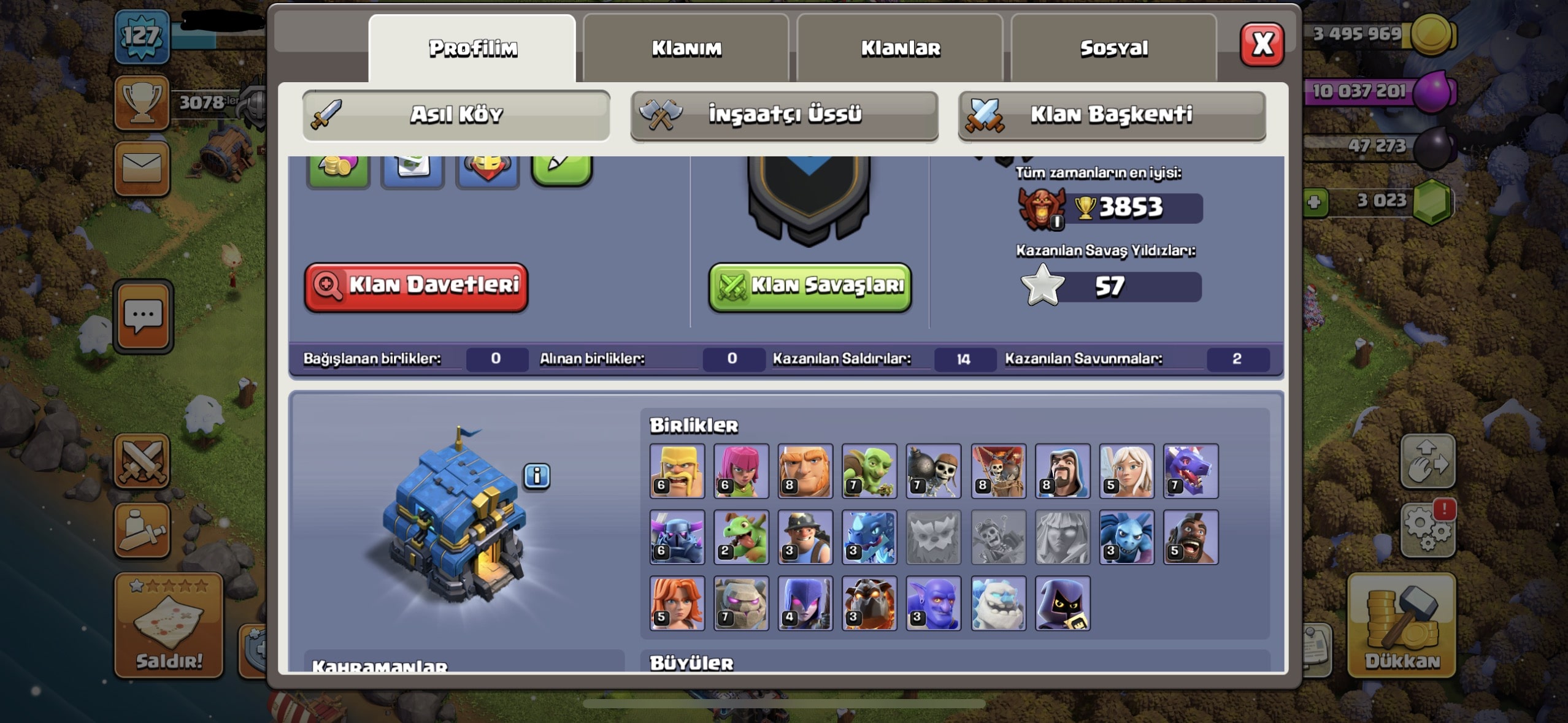Click the green Klan Savaşları button
The image size is (1568, 723).
pyautogui.click(x=810, y=286)
